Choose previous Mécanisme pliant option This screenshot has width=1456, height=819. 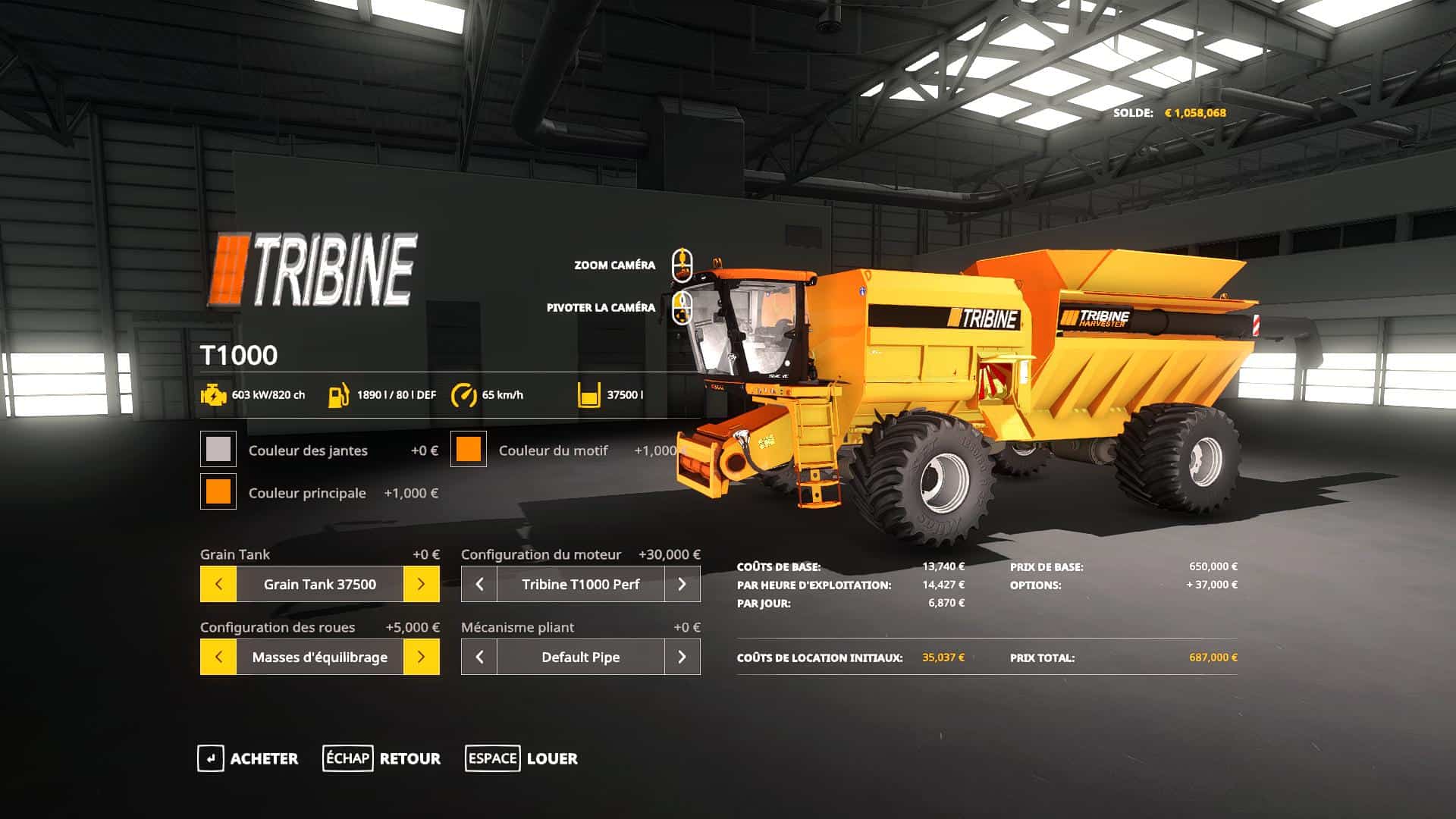pos(479,657)
